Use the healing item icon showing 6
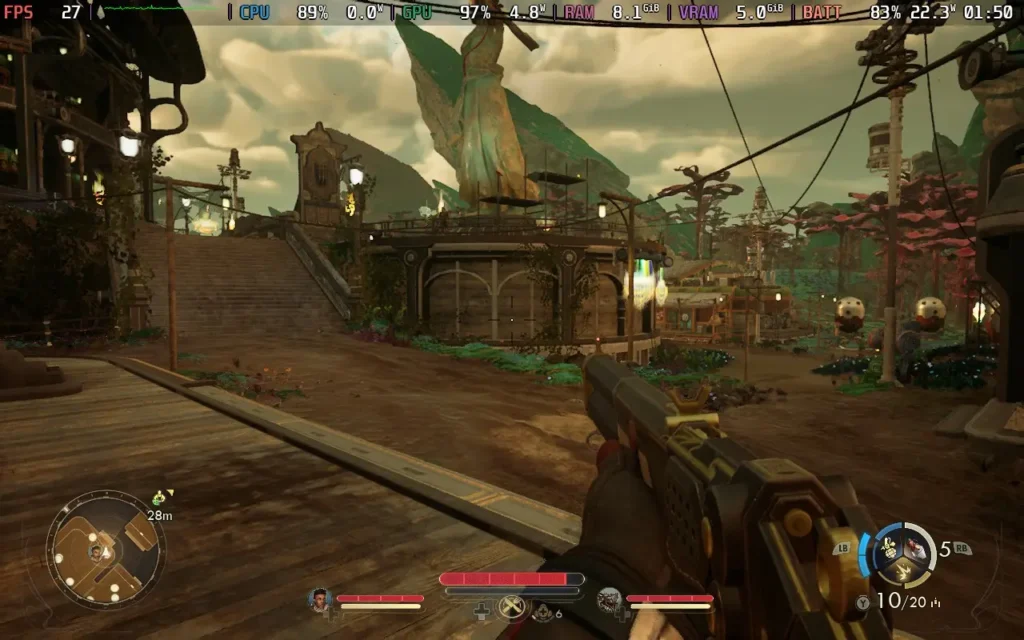 click(x=545, y=612)
